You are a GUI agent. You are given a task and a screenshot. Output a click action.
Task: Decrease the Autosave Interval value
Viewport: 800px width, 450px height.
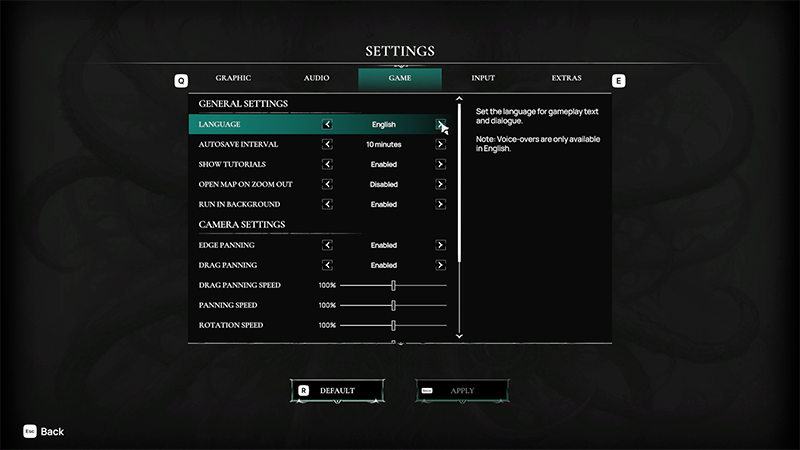pyautogui.click(x=327, y=145)
